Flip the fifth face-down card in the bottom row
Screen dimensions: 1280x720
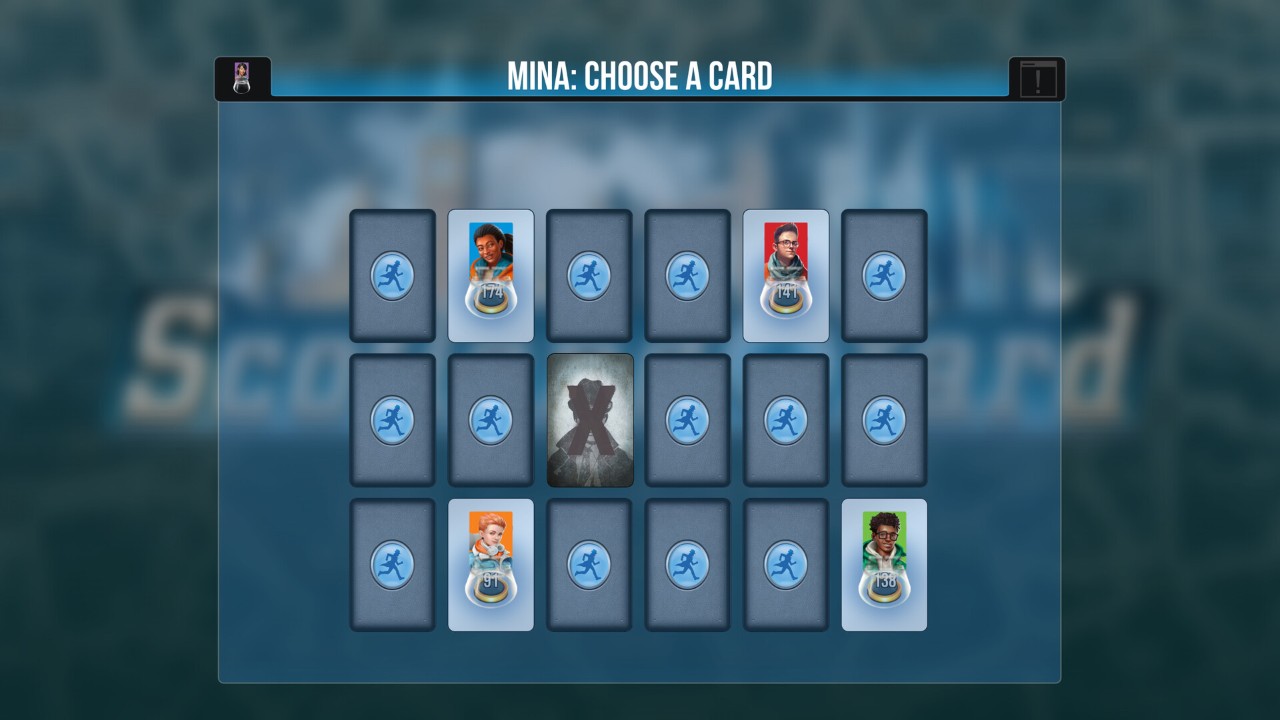pos(785,565)
